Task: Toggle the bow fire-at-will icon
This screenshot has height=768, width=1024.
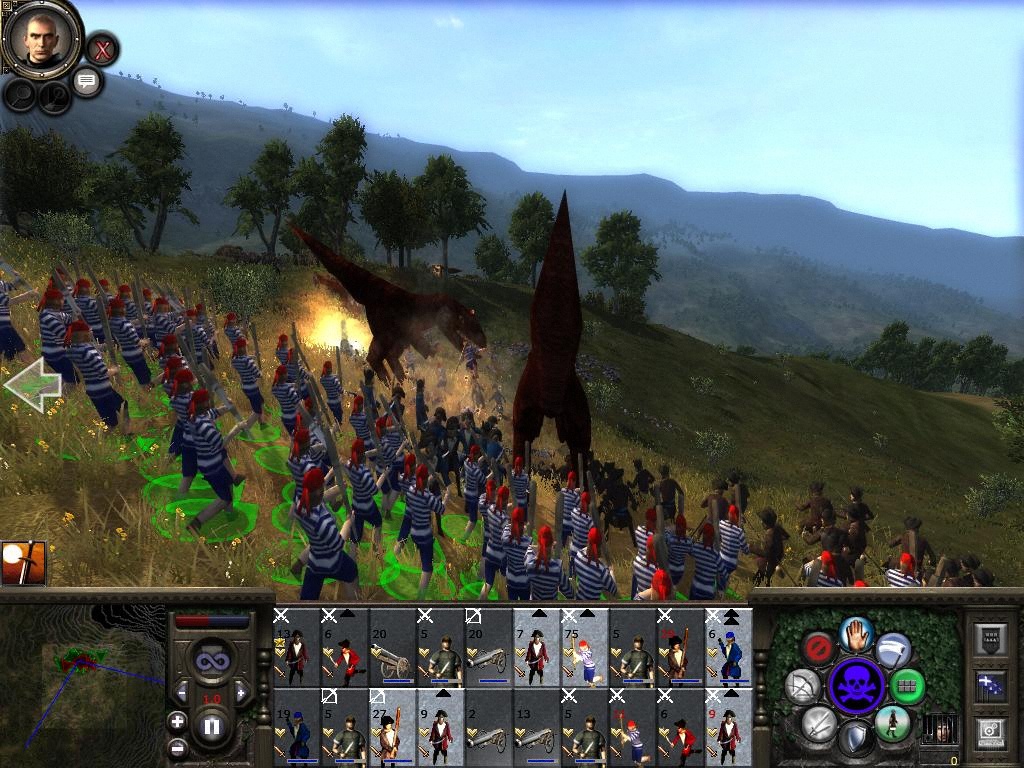Action: click(x=803, y=685)
